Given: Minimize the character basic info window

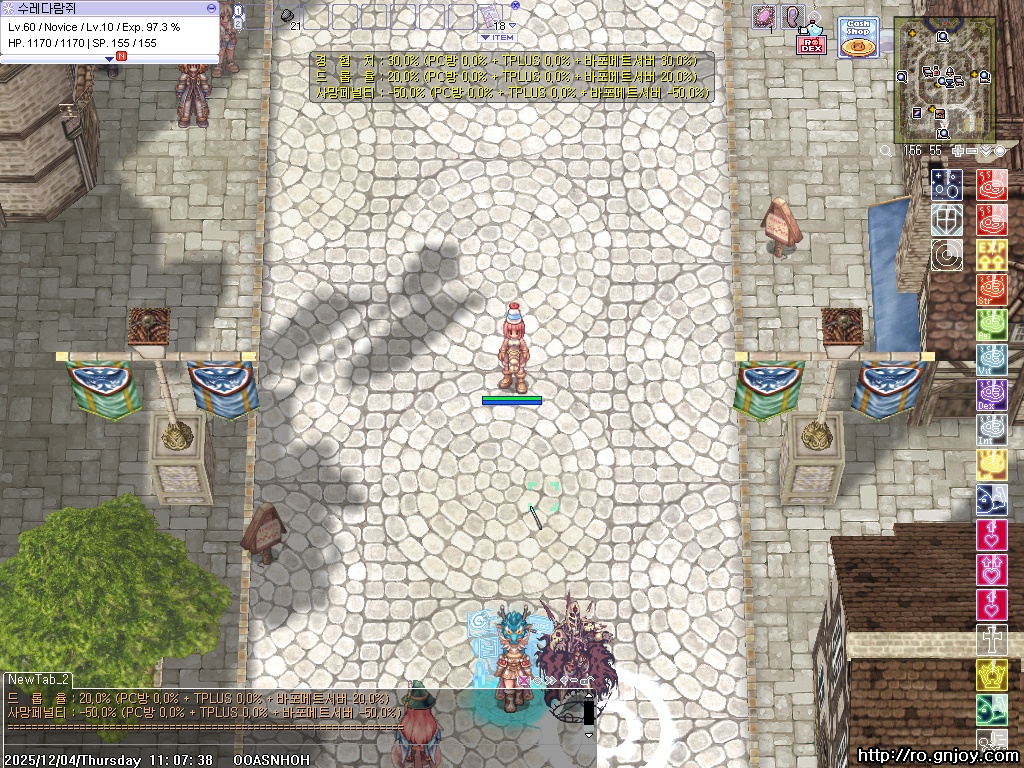Looking at the screenshot, I should (211, 7).
